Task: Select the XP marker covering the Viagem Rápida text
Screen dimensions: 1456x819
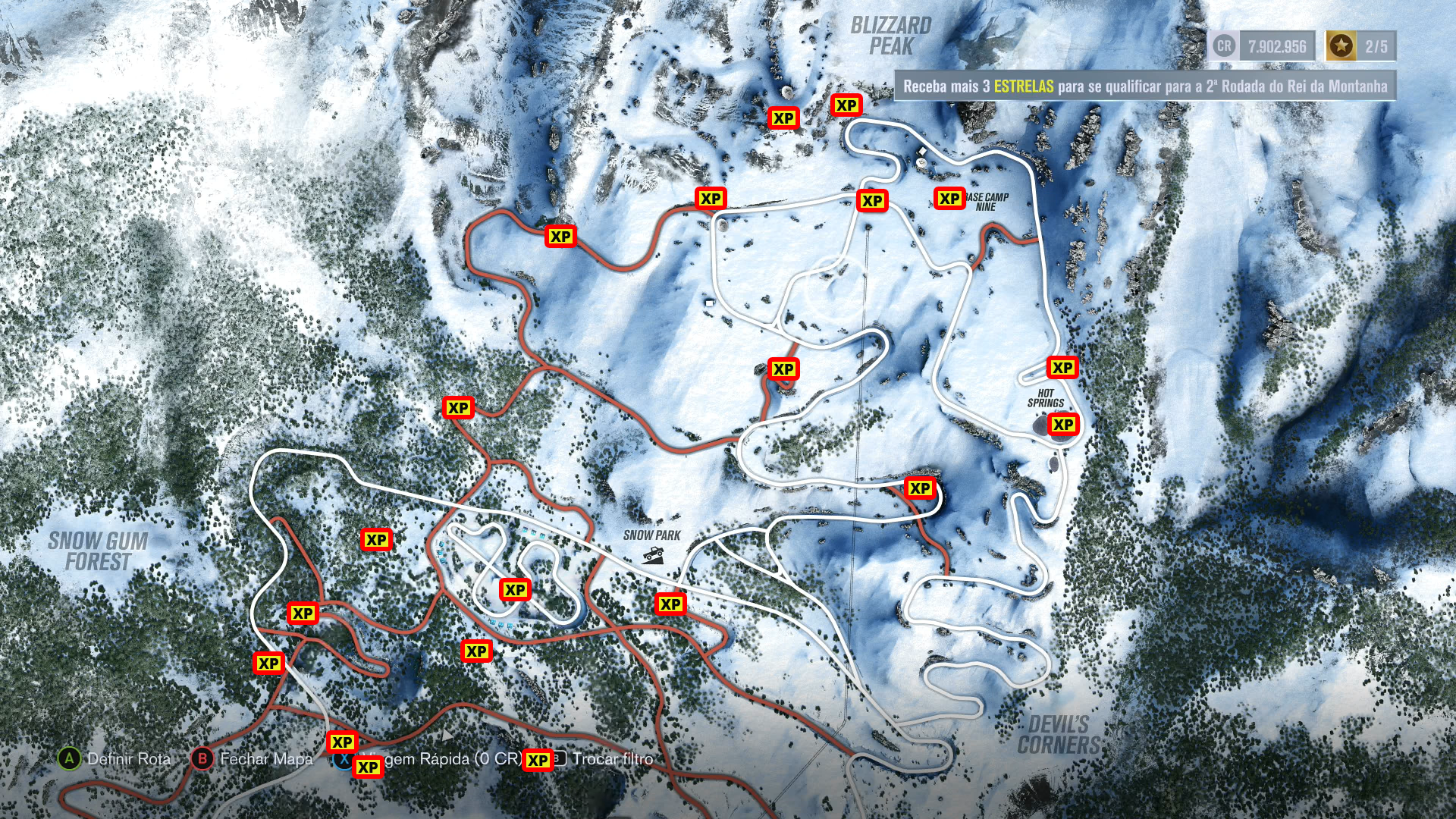Action: coord(368,767)
